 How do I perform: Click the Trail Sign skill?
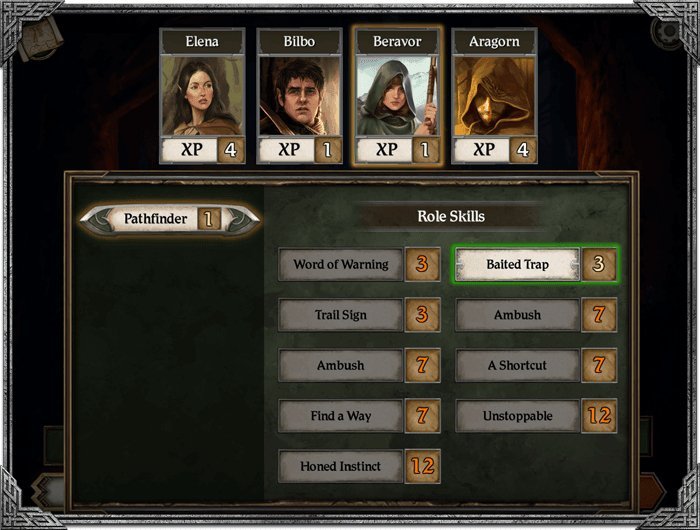[x=341, y=315]
